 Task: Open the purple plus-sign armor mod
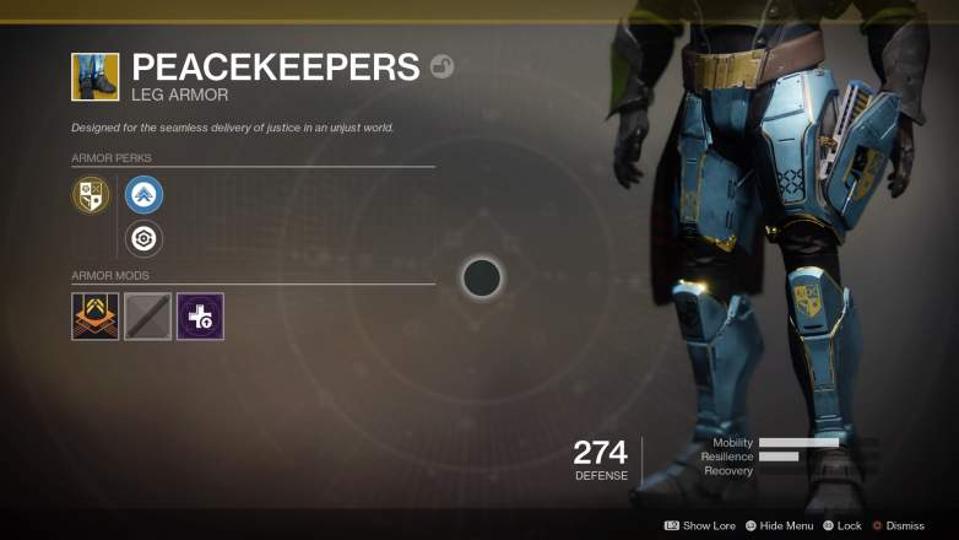coord(200,316)
